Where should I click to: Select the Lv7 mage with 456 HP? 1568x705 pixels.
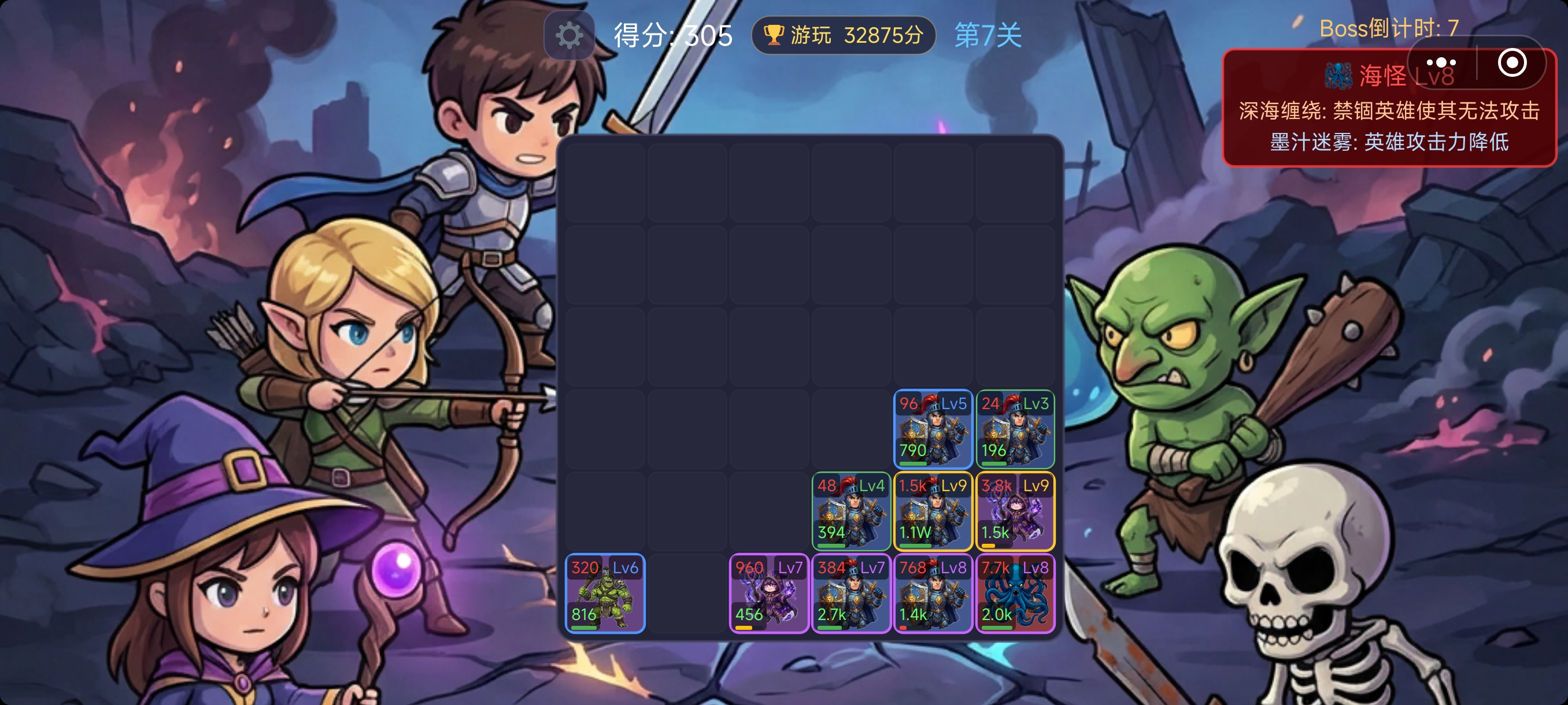pyautogui.click(x=769, y=593)
